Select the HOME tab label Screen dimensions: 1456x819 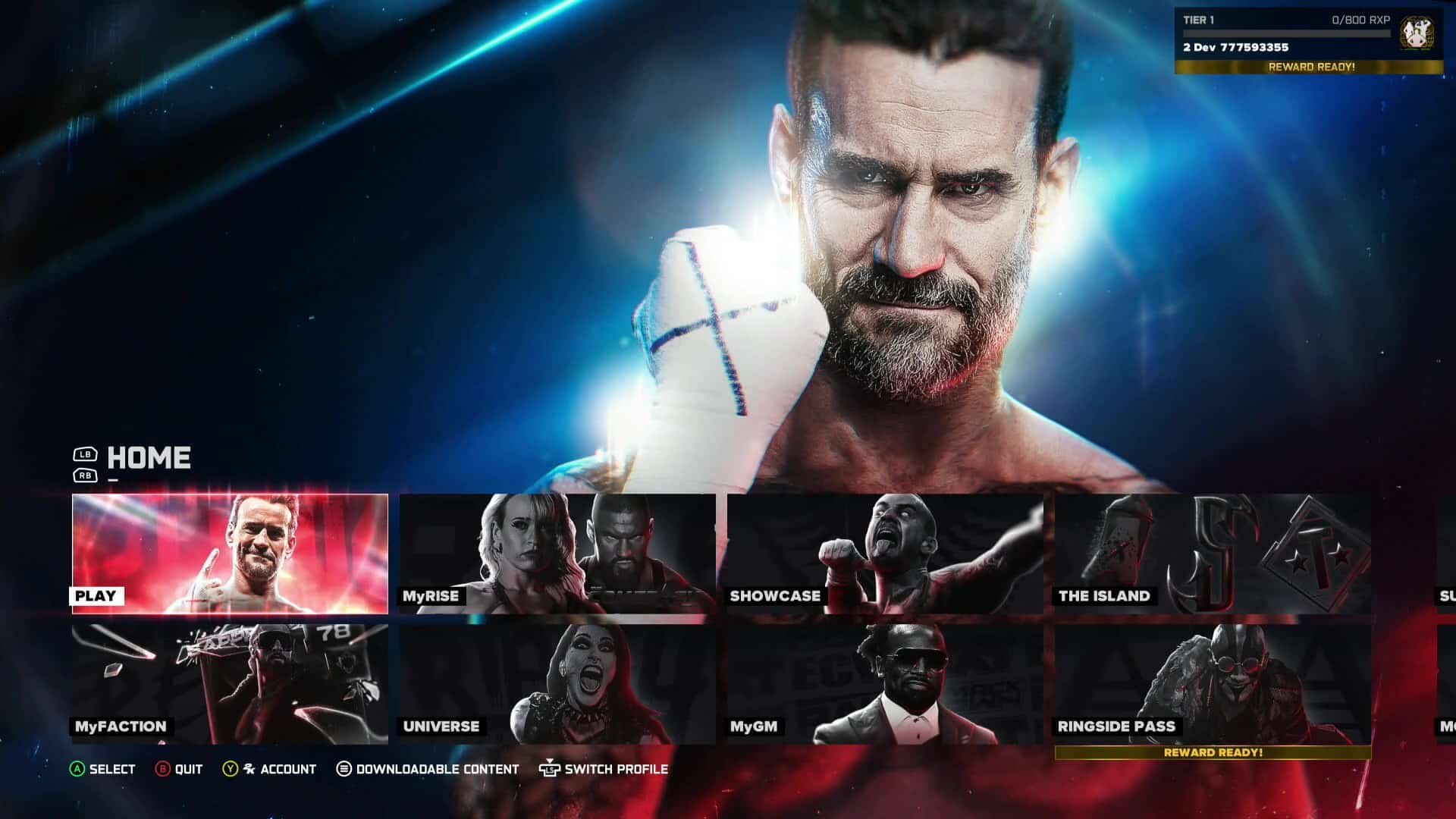click(149, 457)
